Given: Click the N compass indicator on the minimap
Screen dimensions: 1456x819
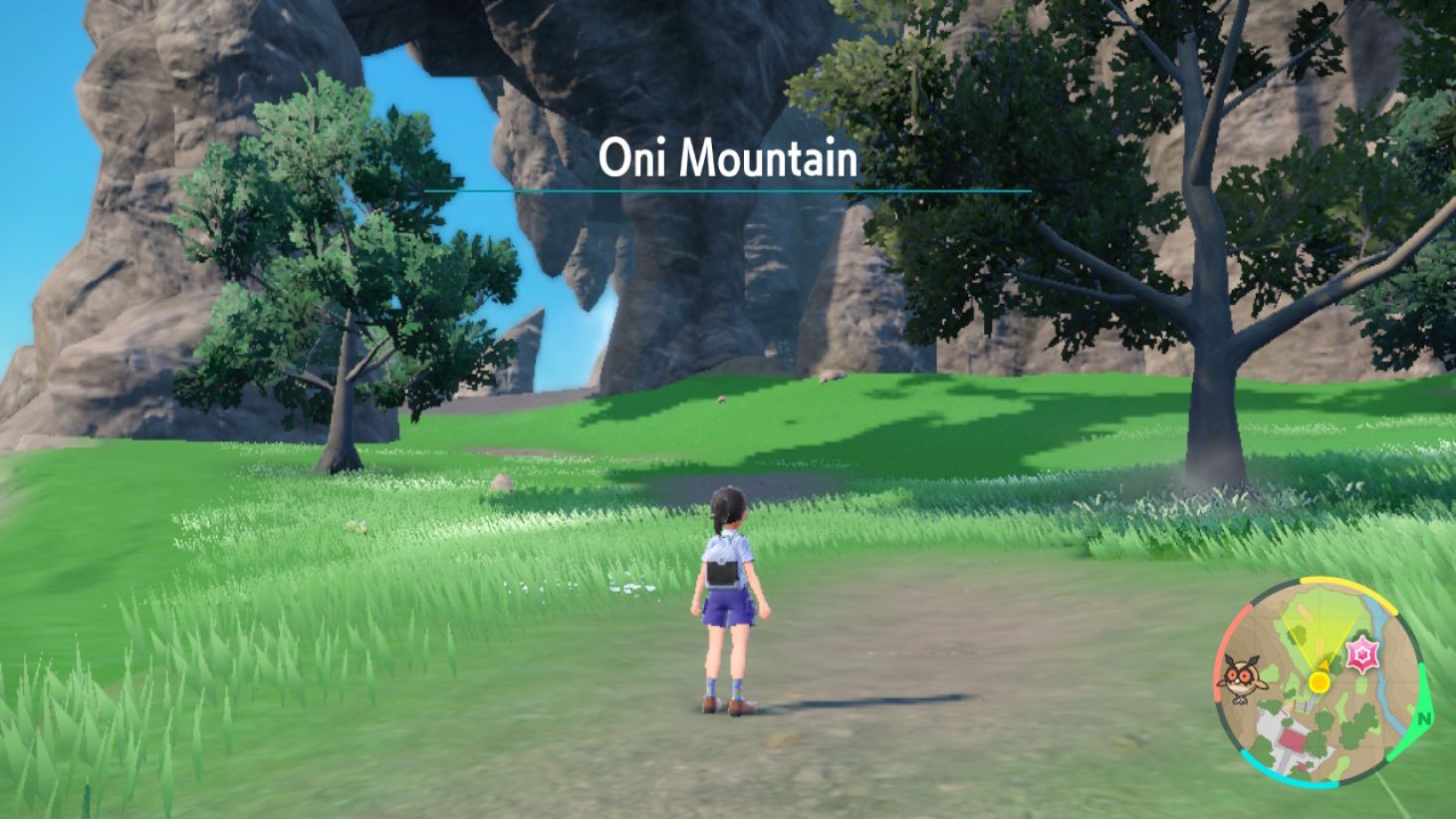Looking at the screenshot, I should pos(1423,719).
